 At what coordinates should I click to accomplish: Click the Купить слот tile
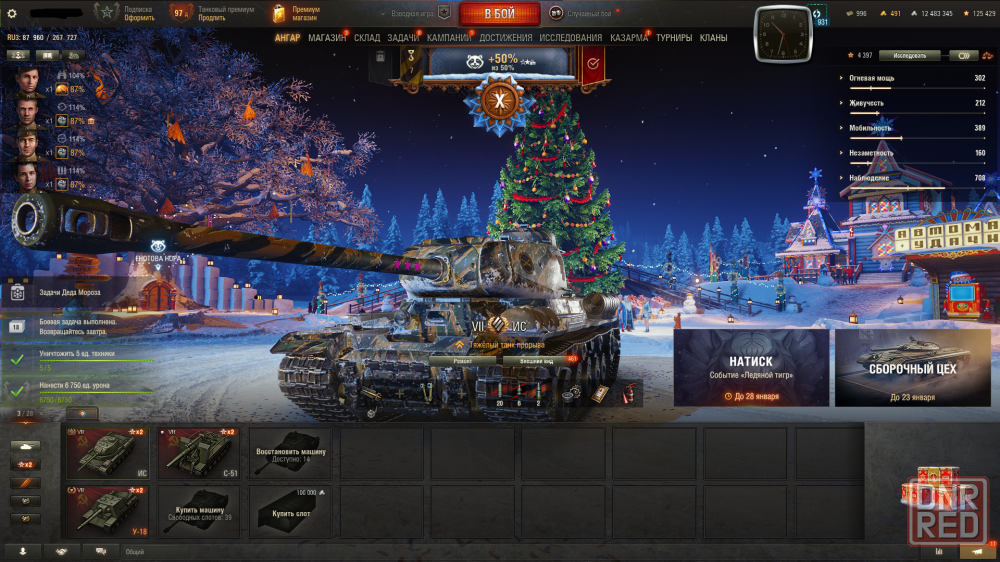[290, 511]
